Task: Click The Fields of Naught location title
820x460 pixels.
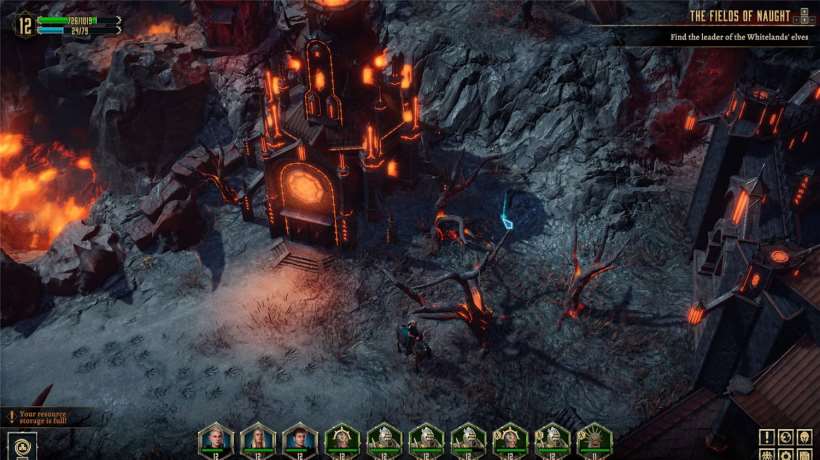Action: (739, 16)
